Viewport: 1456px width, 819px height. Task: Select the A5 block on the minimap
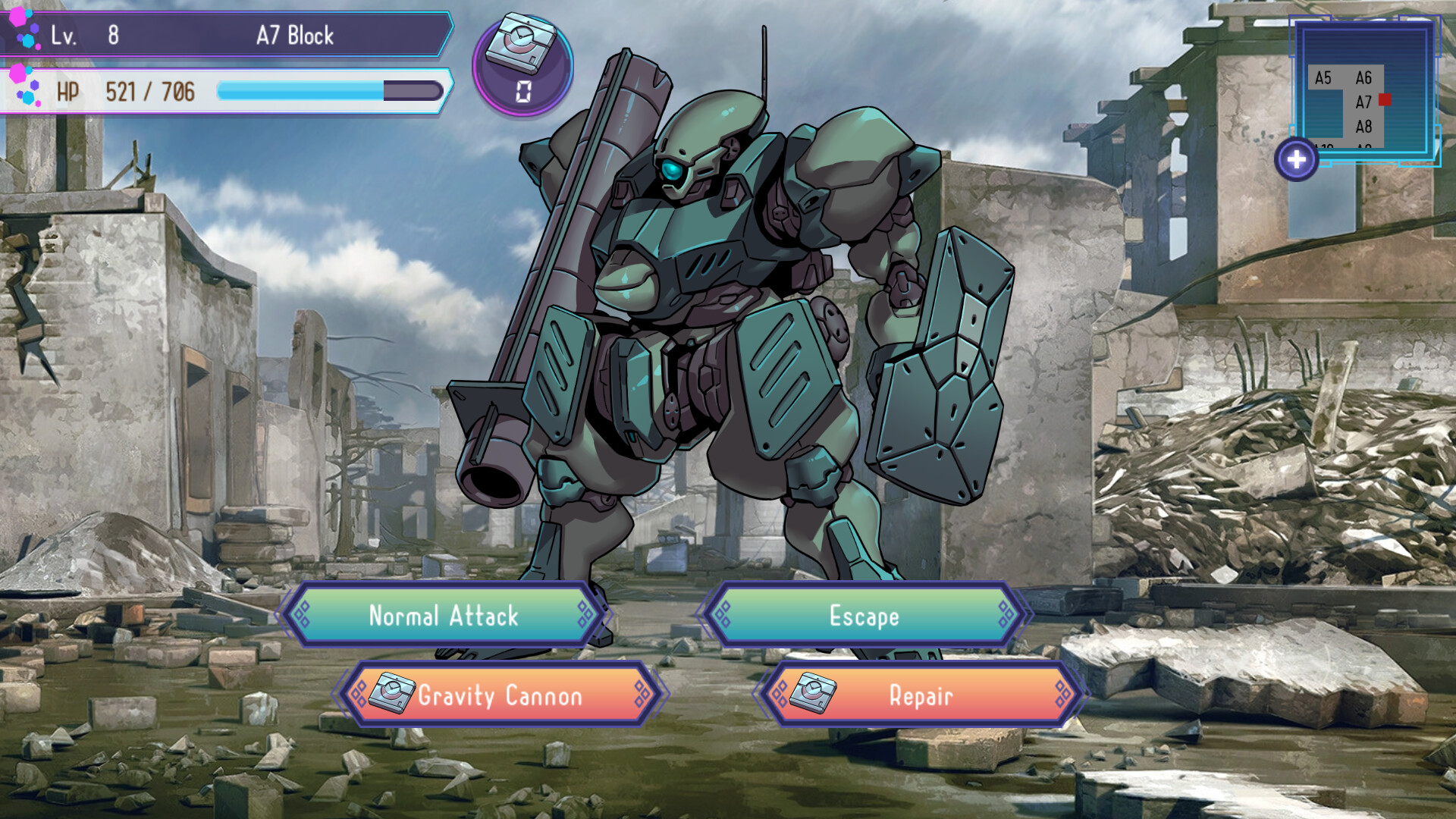pos(1324,77)
